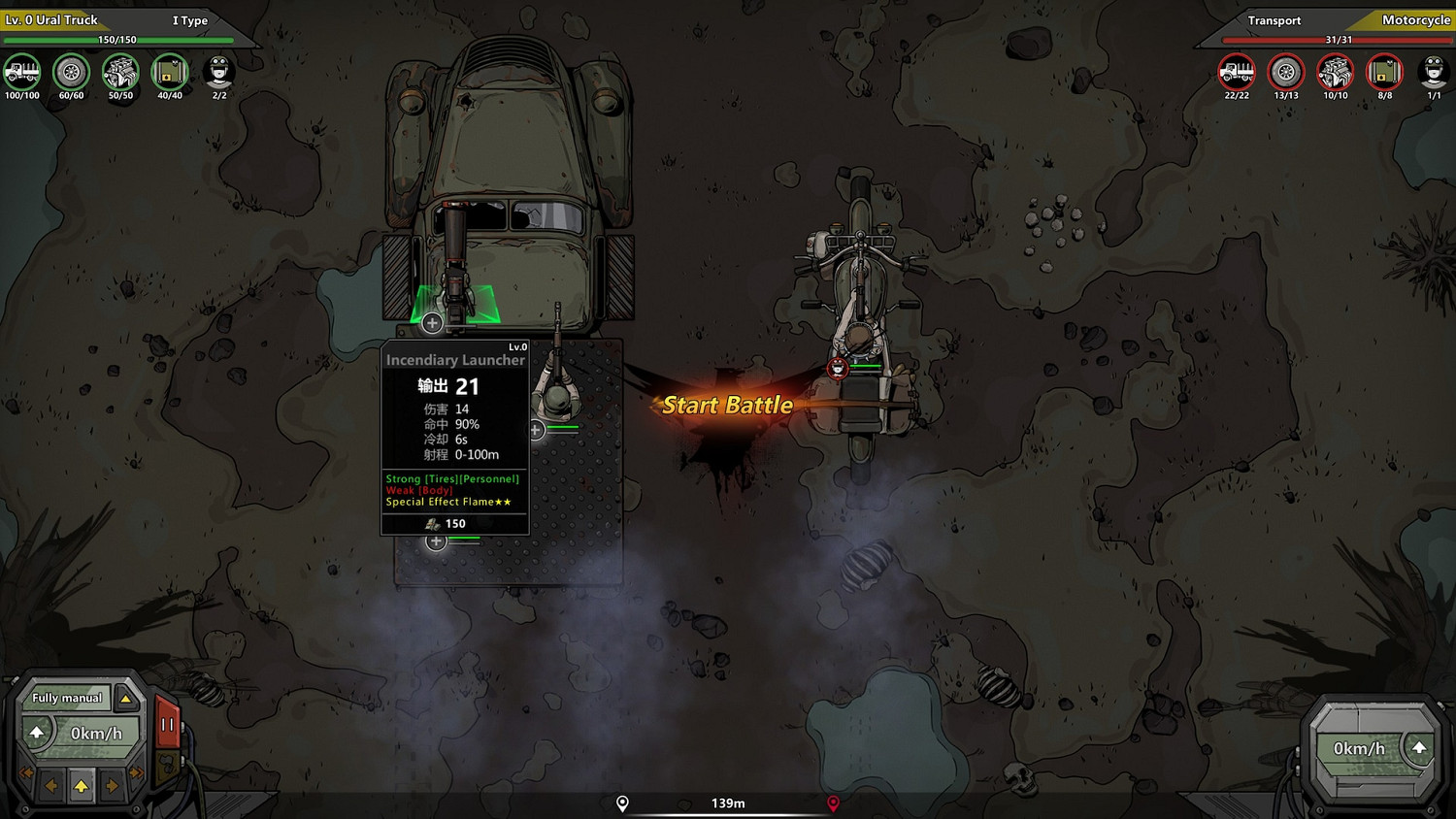
Task: Target the enemy rider icon showing 1/1
Action: tap(1434, 72)
